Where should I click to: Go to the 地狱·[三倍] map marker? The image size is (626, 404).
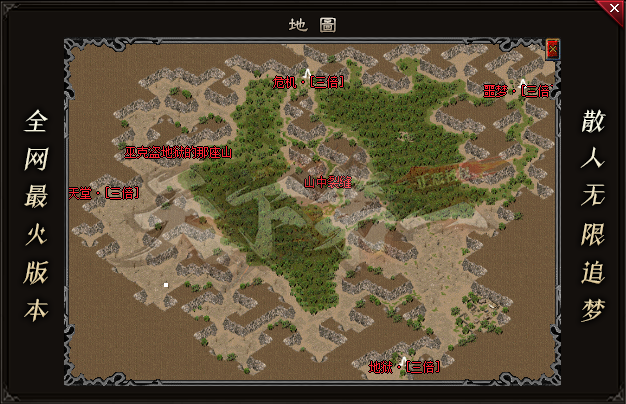[403, 366]
